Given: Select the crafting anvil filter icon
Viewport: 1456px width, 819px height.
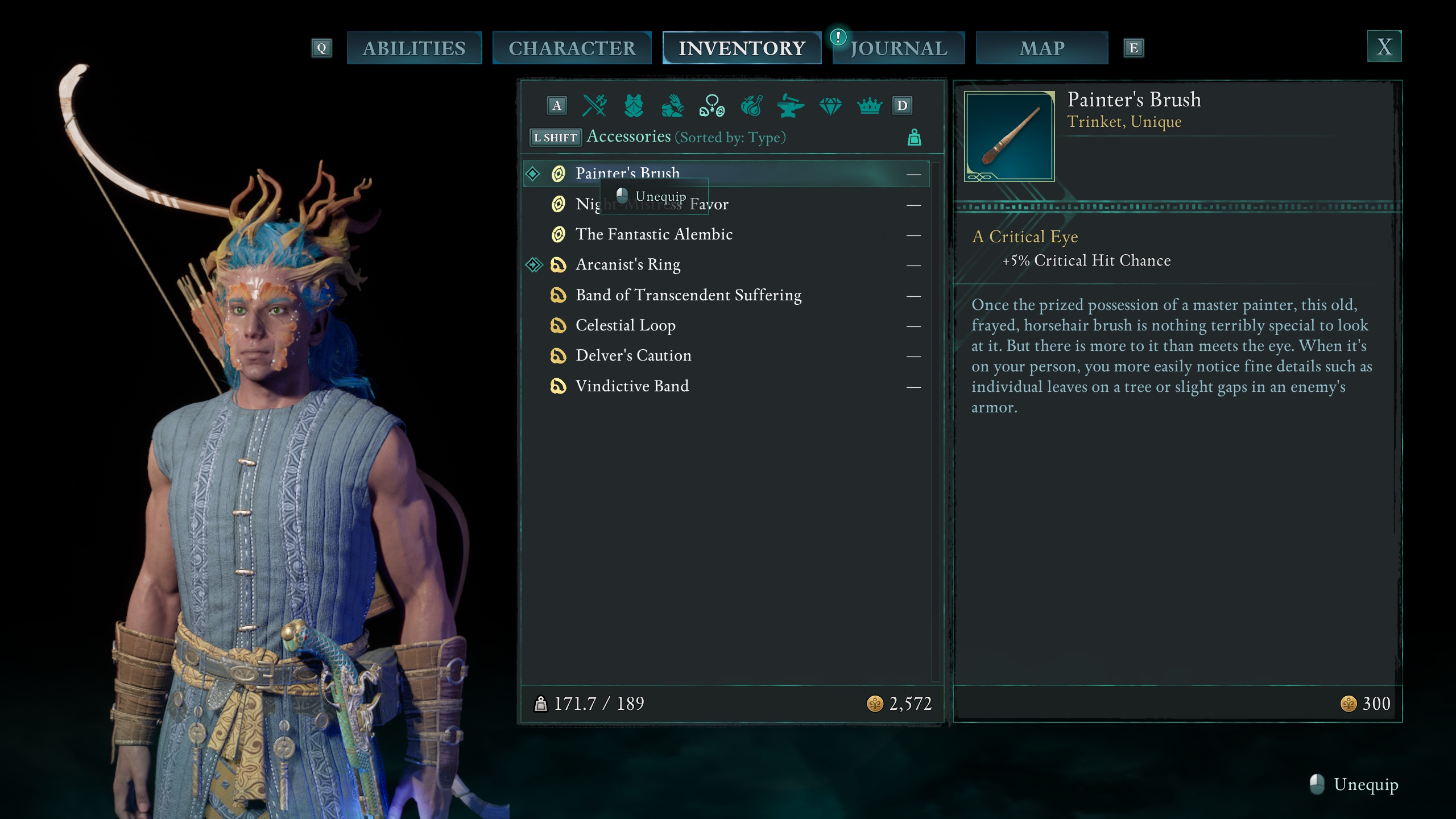Looking at the screenshot, I should [x=791, y=105].
